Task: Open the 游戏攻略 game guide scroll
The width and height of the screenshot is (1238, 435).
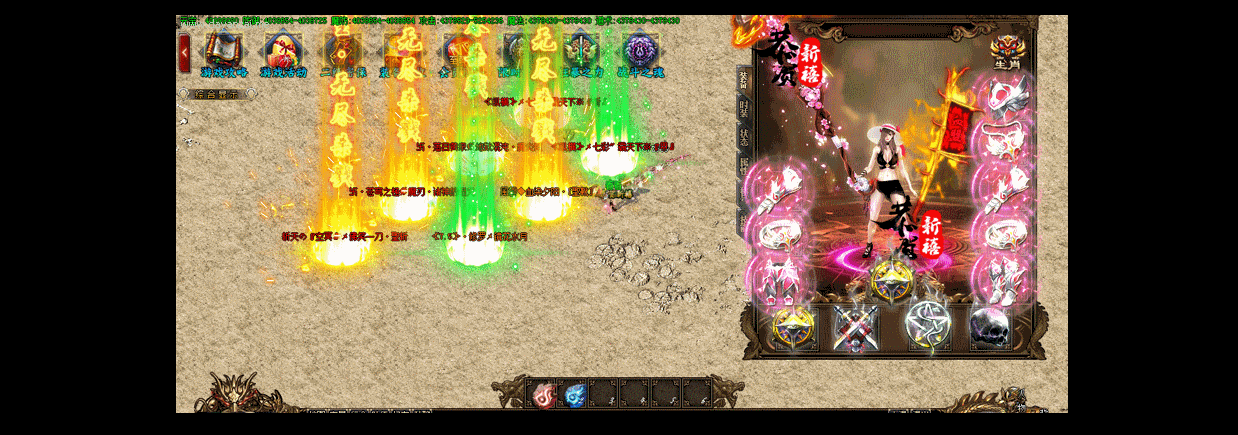Action: pos(224,51)
